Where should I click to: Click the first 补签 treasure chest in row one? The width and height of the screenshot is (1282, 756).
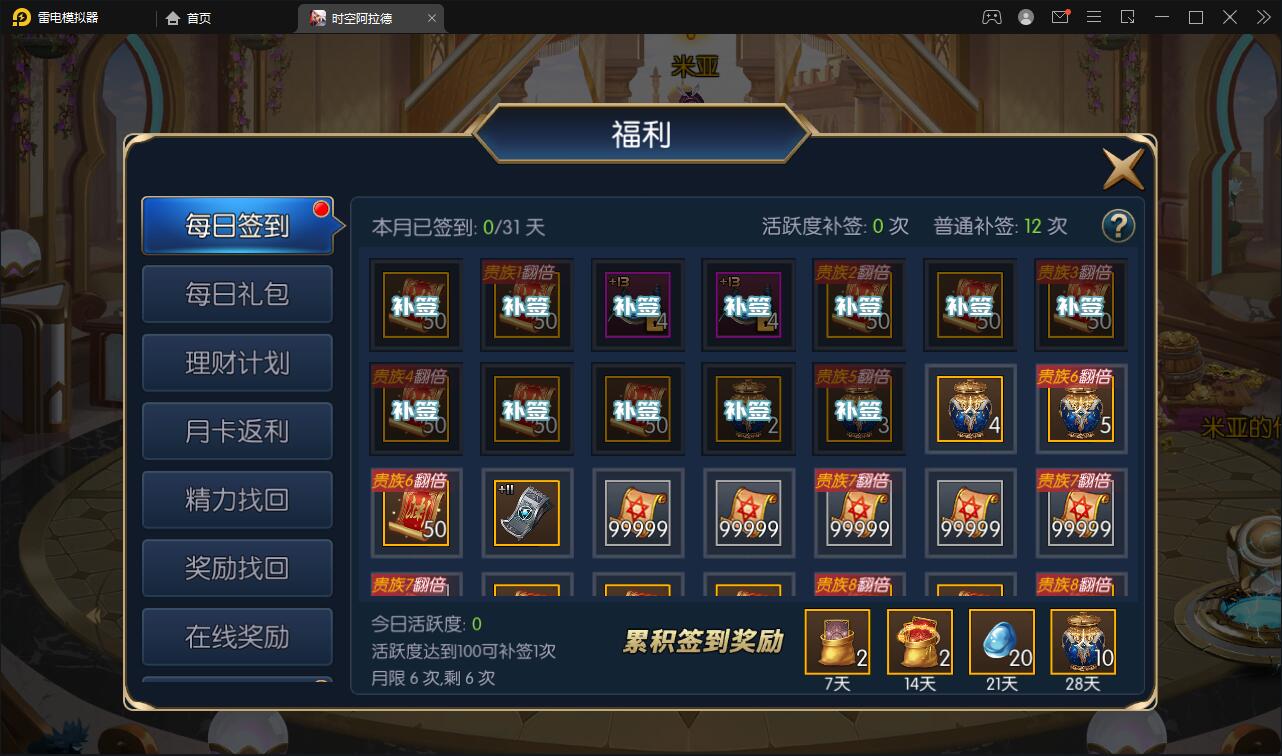point(416,304)
